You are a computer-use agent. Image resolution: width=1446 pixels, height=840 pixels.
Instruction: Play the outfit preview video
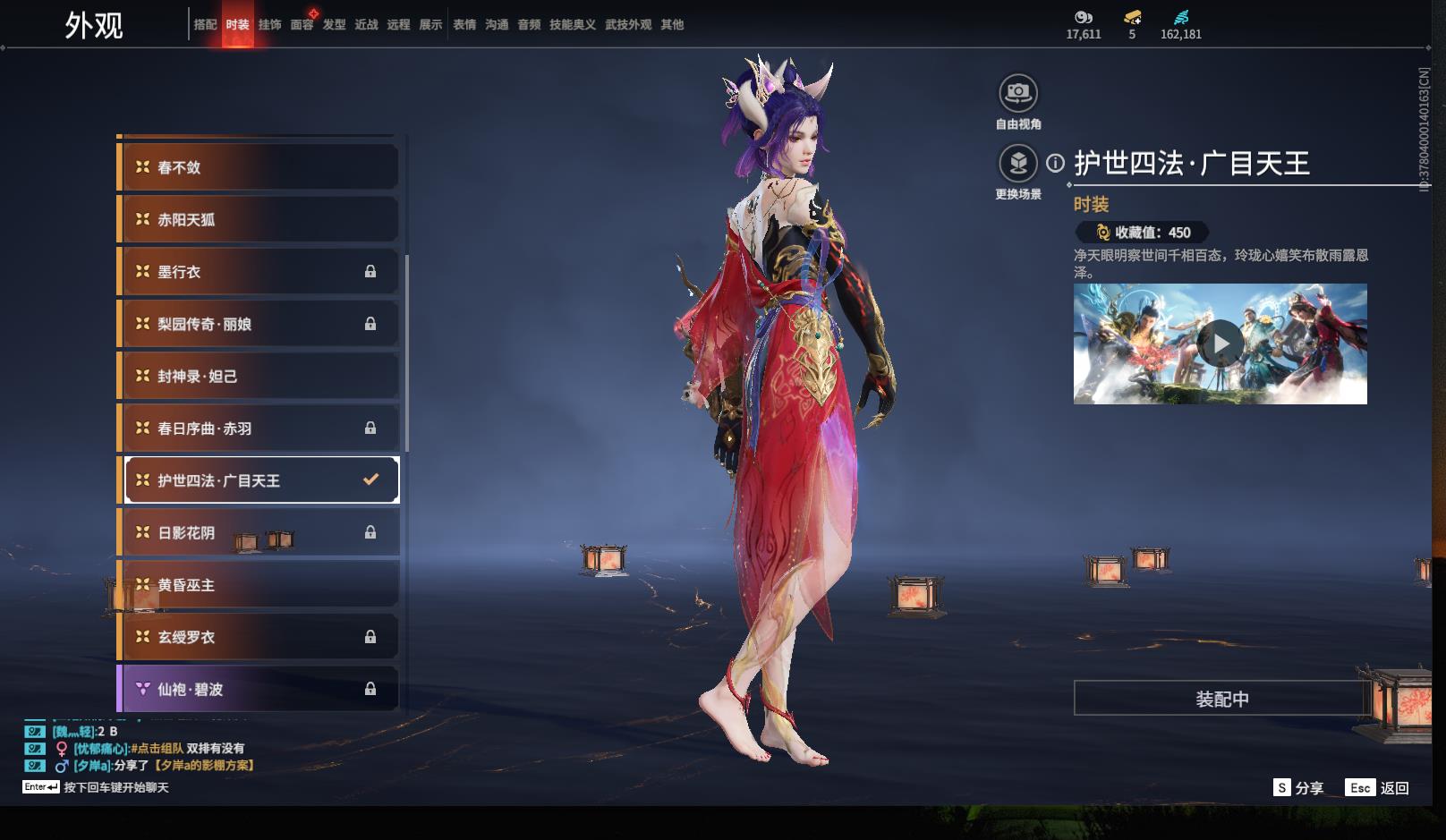click(x=1221, y=344)
